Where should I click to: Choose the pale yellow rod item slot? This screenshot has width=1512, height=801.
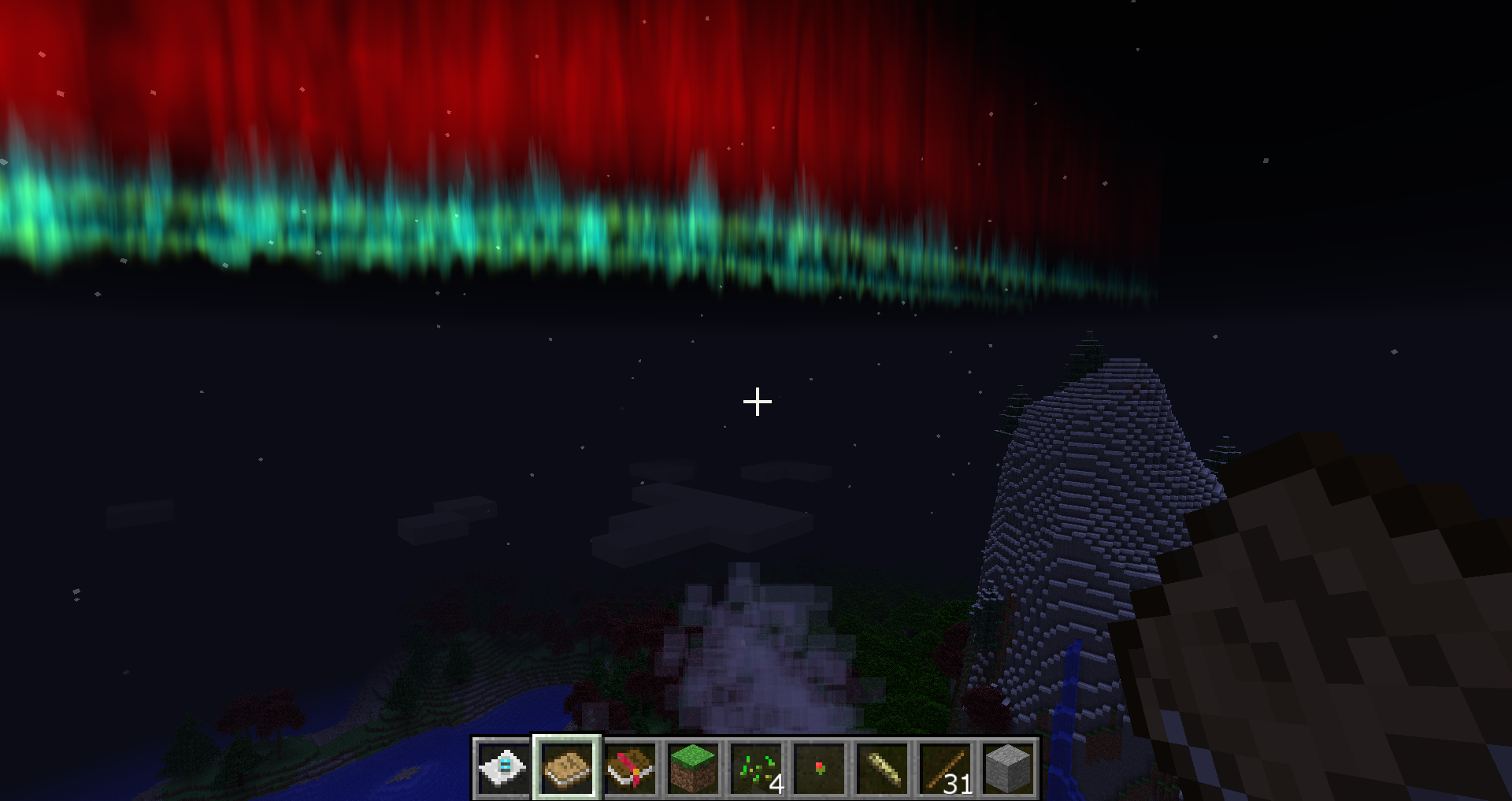click(882, 768)
